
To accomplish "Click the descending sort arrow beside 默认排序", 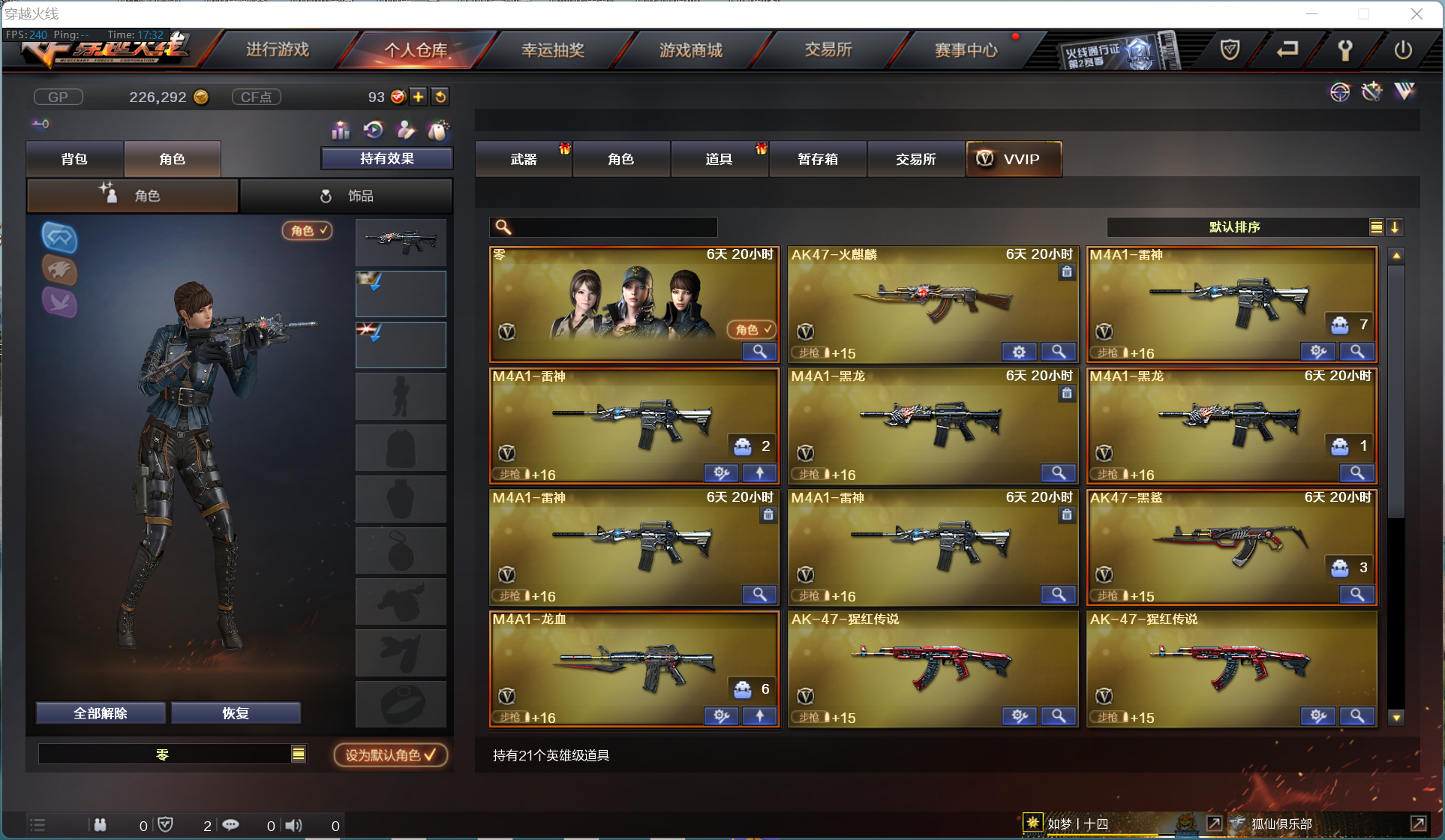I will (1395, 226).
